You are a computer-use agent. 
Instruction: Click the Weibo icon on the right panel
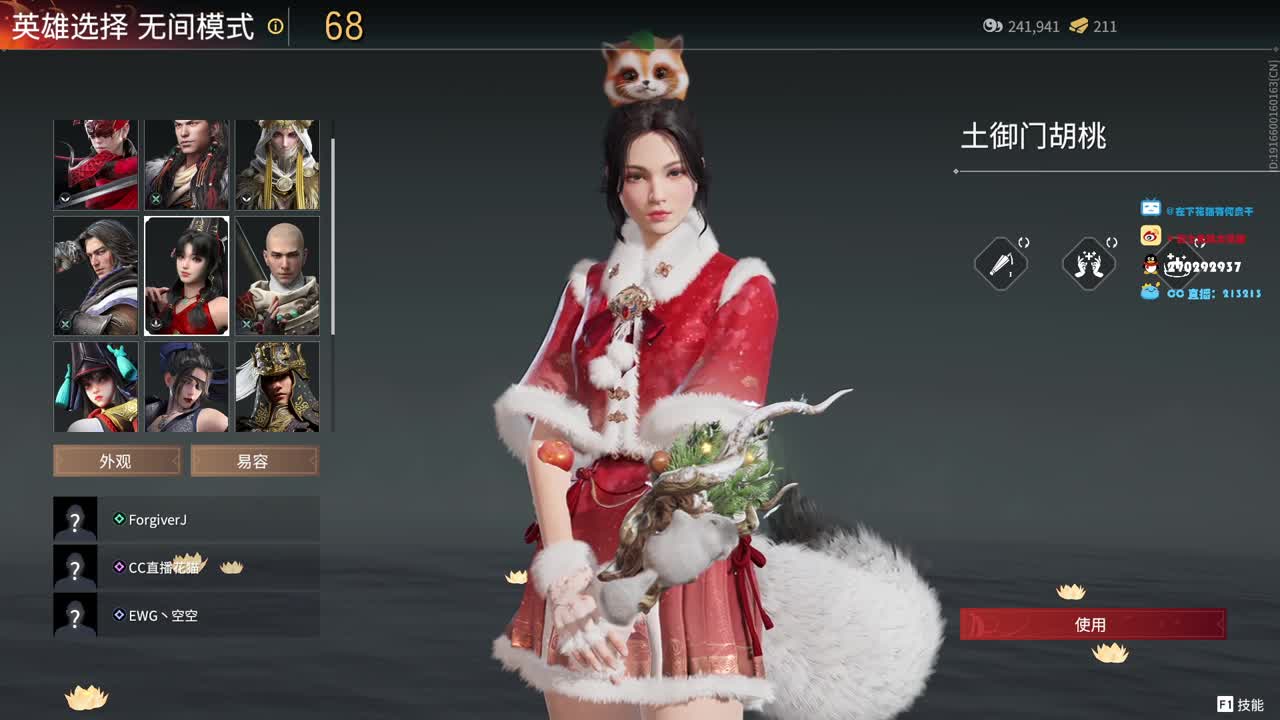[1150, 235]
